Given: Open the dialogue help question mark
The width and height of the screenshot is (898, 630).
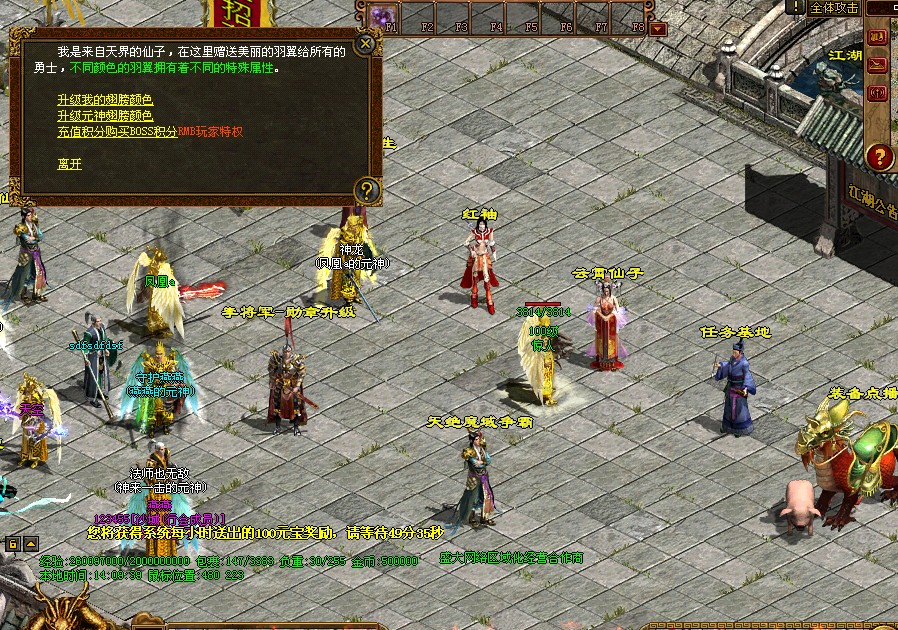Looking at the screenshot, I should click(367, 189).
